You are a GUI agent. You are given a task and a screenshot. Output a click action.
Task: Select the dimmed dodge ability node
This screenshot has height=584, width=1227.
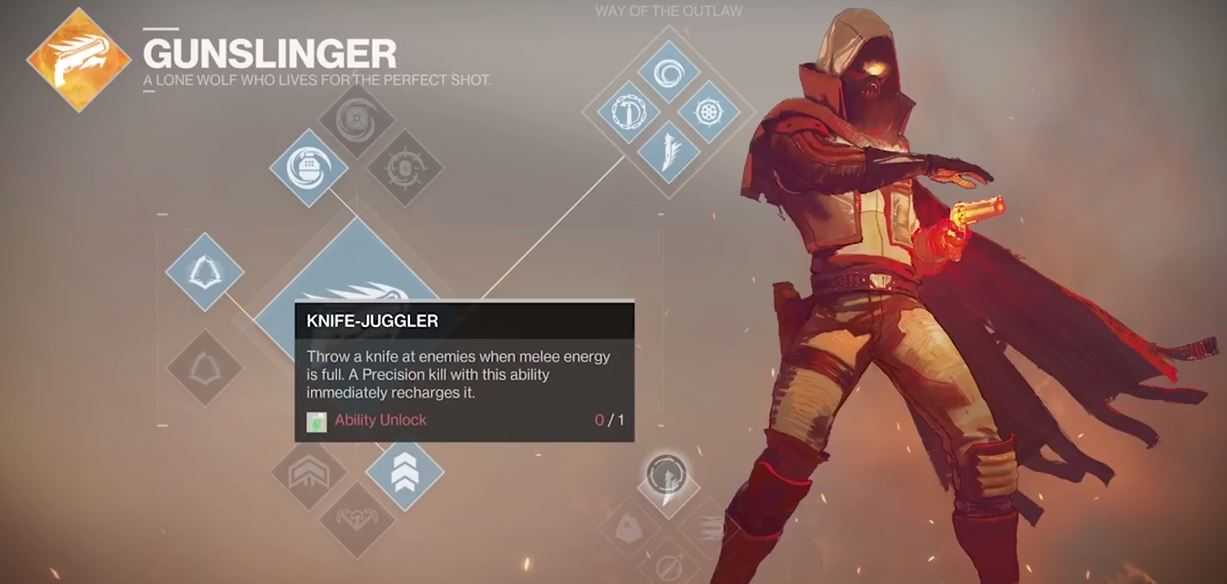click(205, 368)
